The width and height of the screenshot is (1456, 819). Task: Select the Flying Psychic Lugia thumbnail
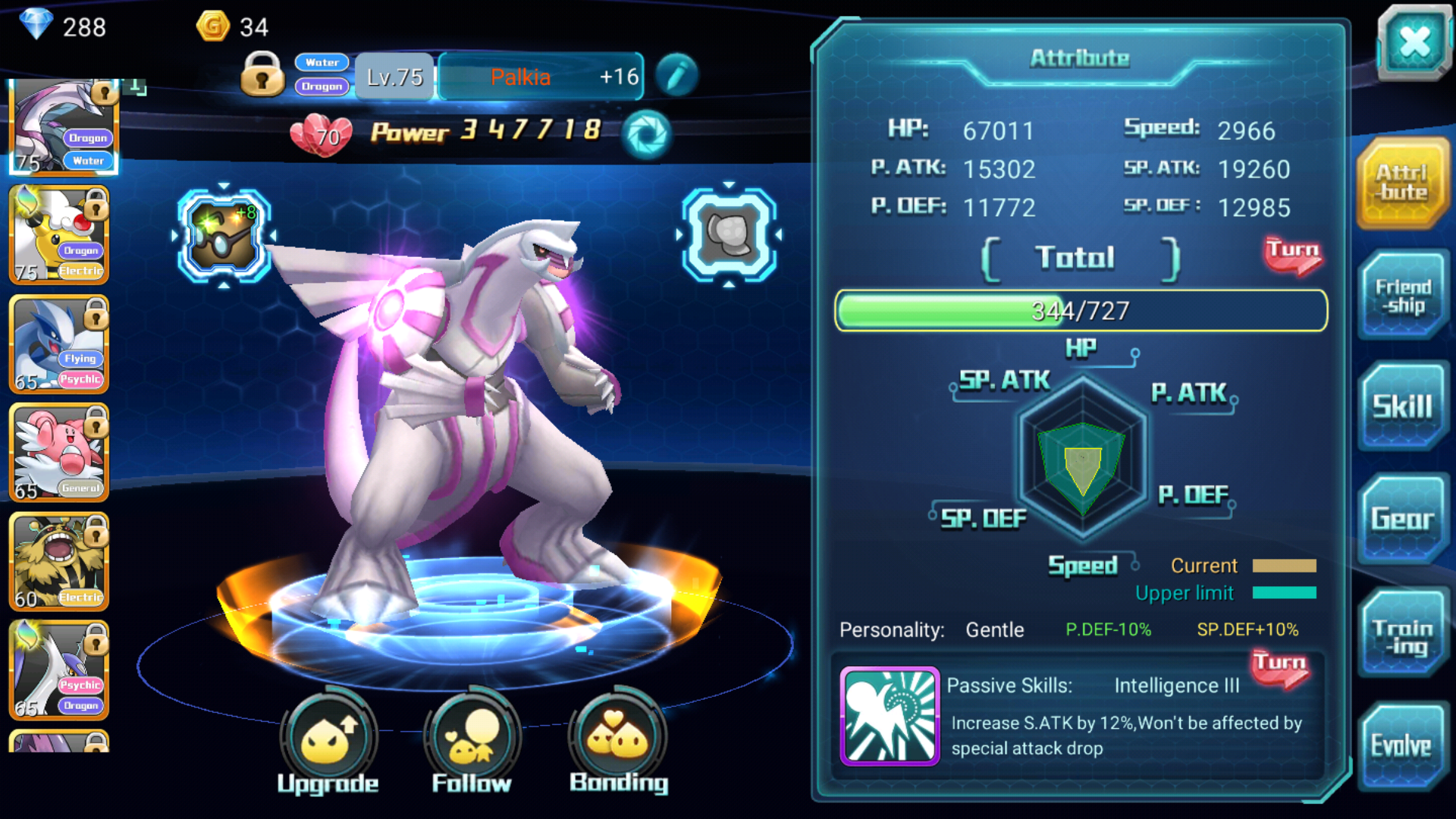tap(59, 345)
